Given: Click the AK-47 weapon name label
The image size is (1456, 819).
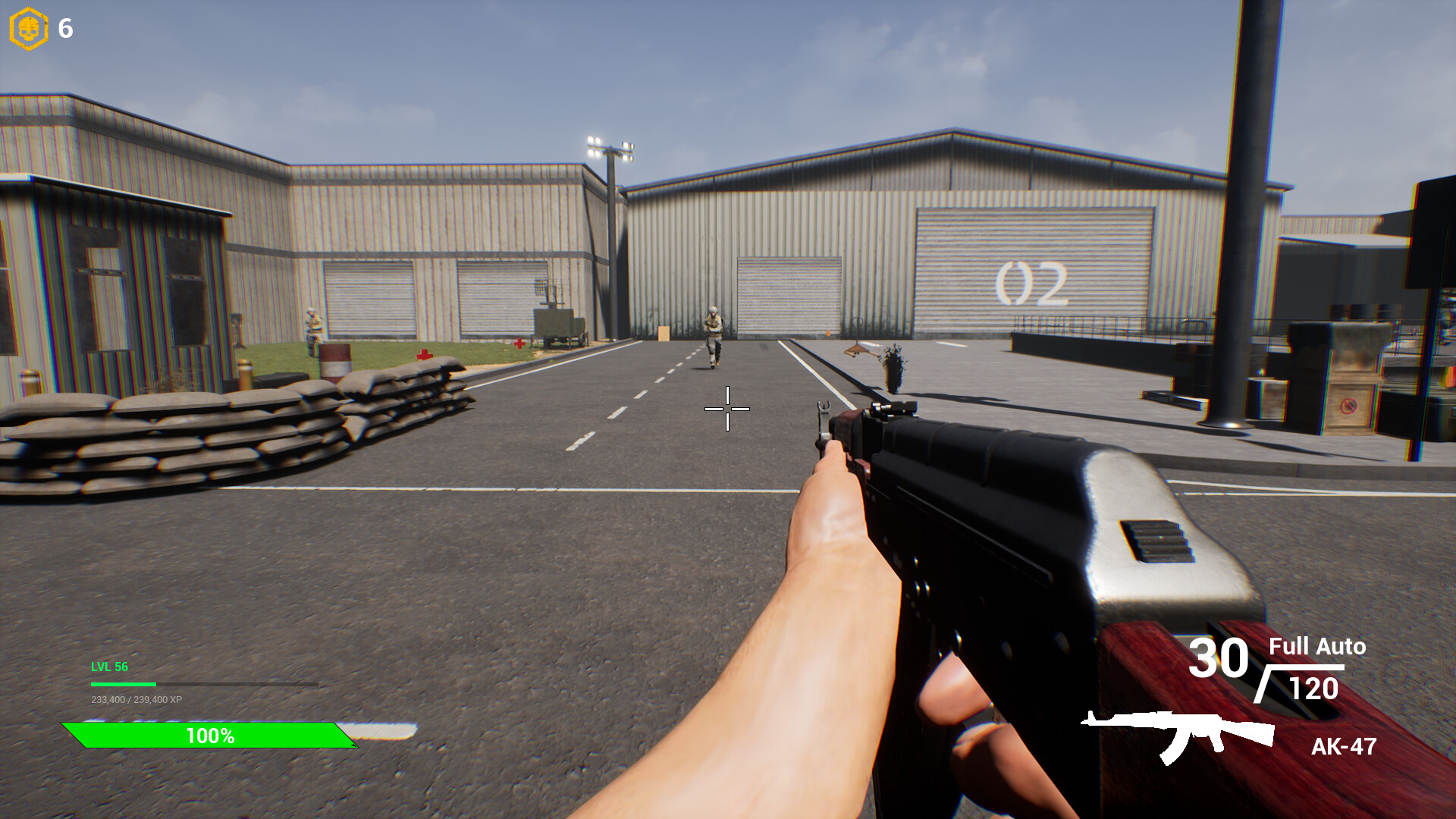Looking at the screenshot, I should pyautogui.click(x=1342, y=747).
